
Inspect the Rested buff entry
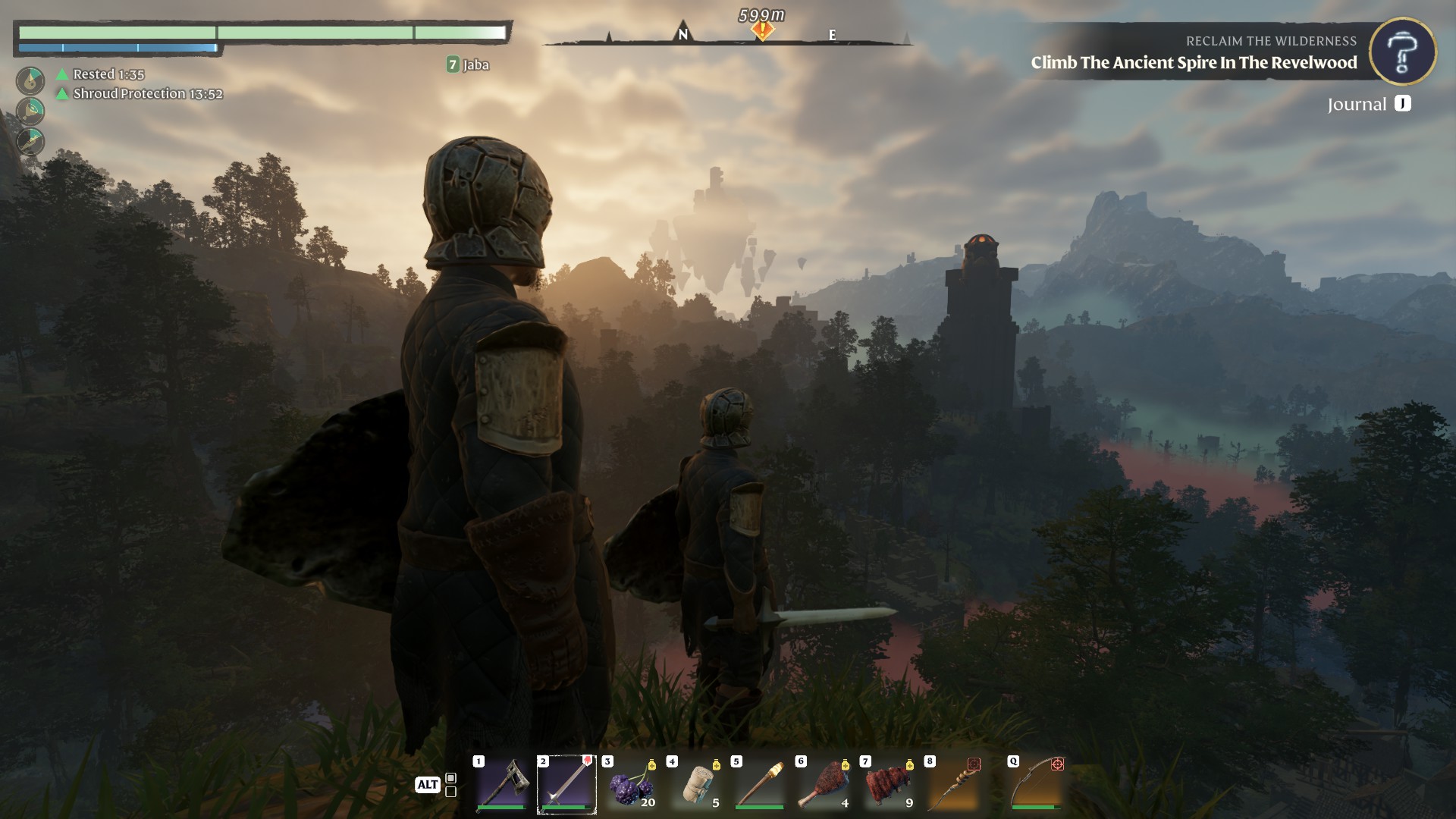pos(108,74)
